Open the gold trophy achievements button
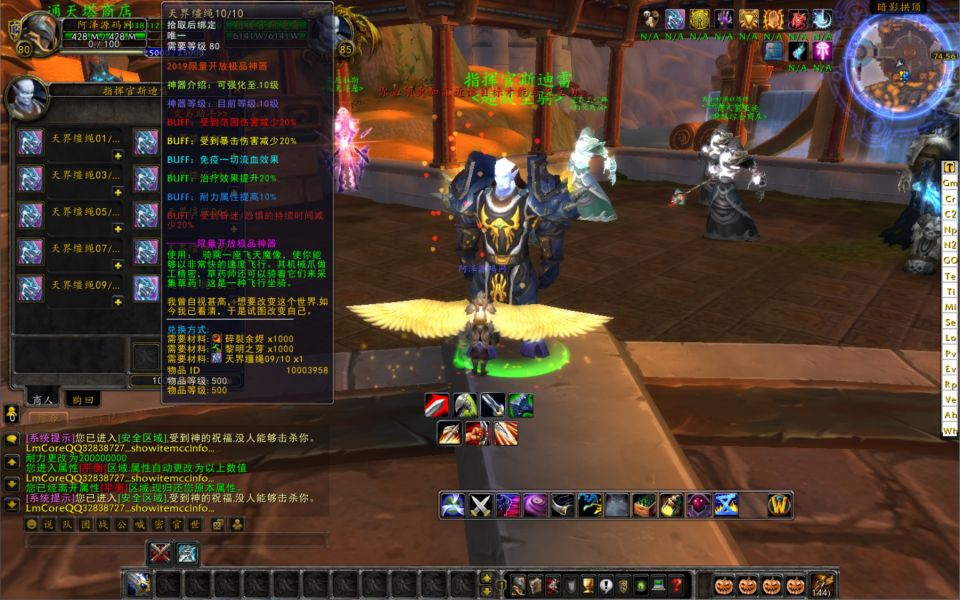 589,585
